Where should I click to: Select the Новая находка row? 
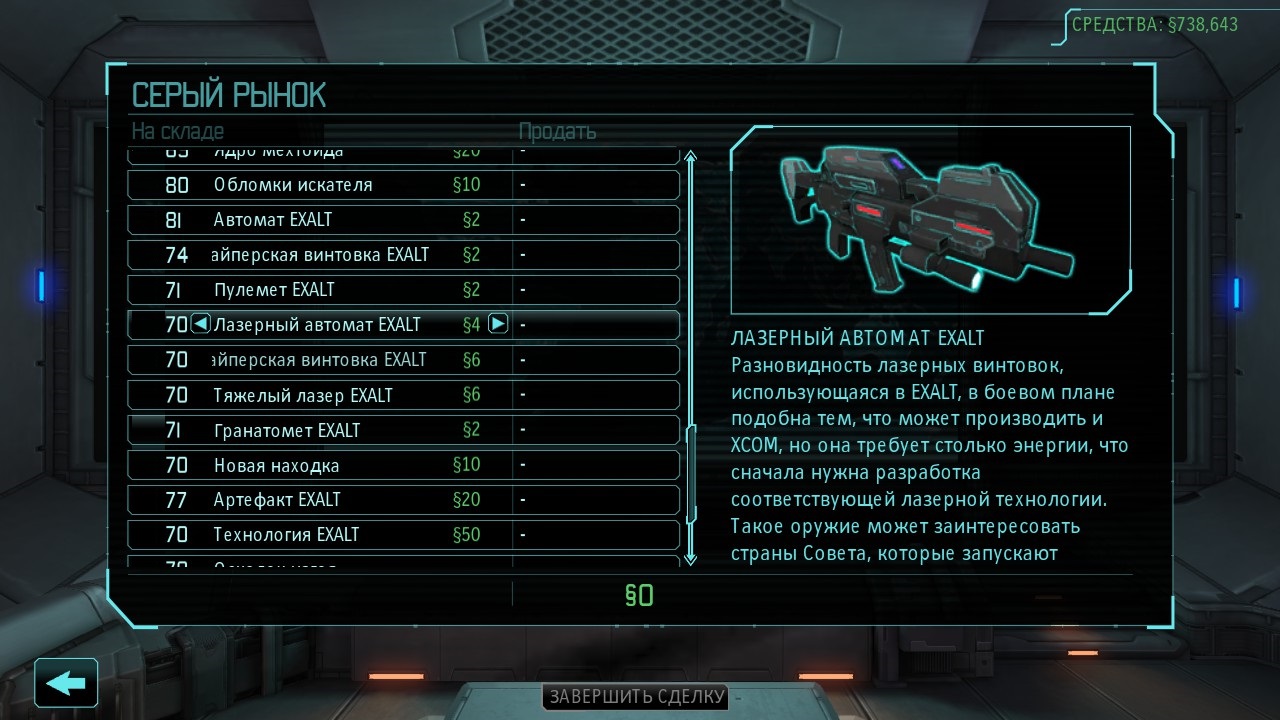click(404, 465)
